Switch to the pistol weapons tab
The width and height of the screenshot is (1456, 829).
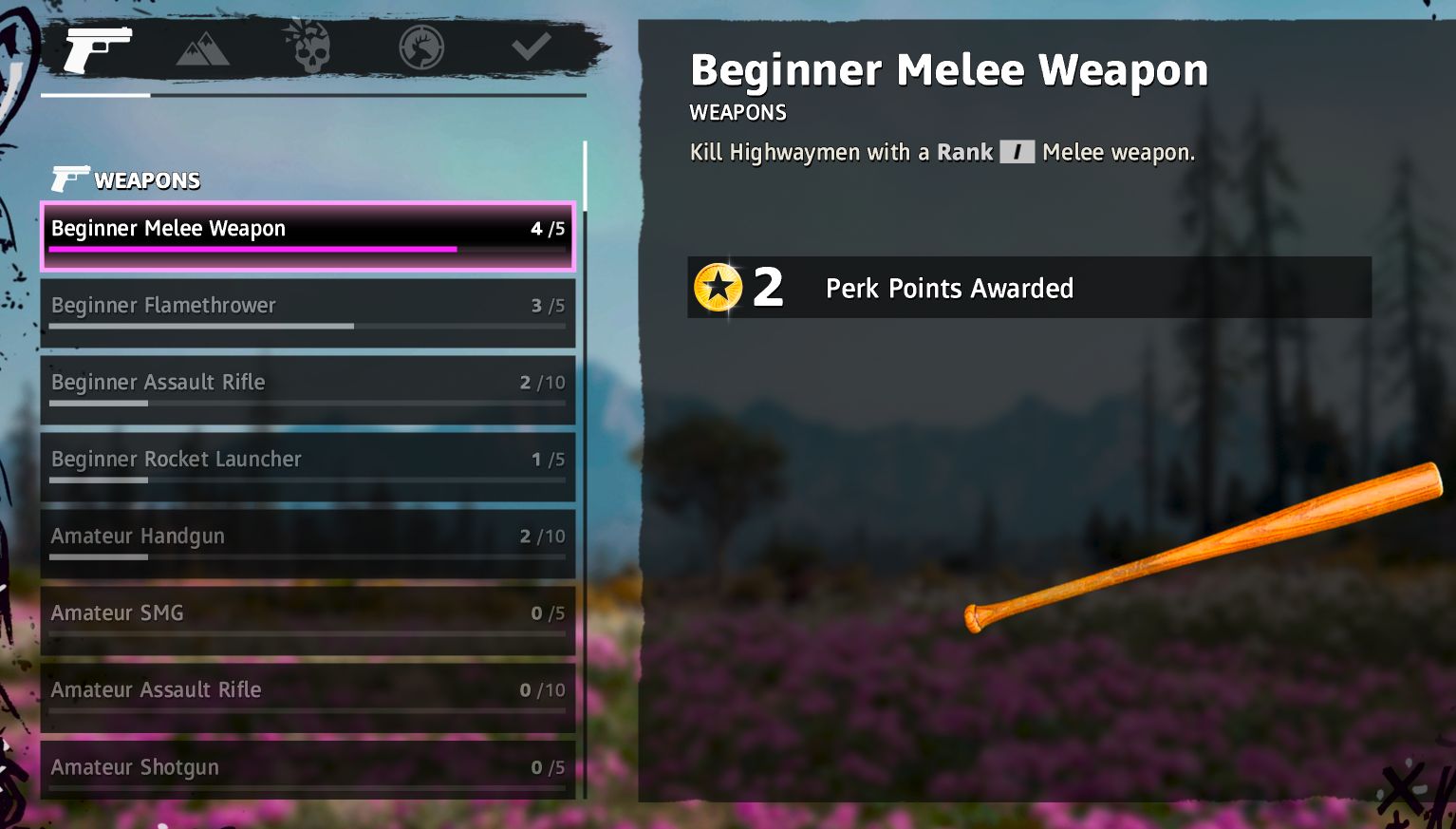point(97,47)
